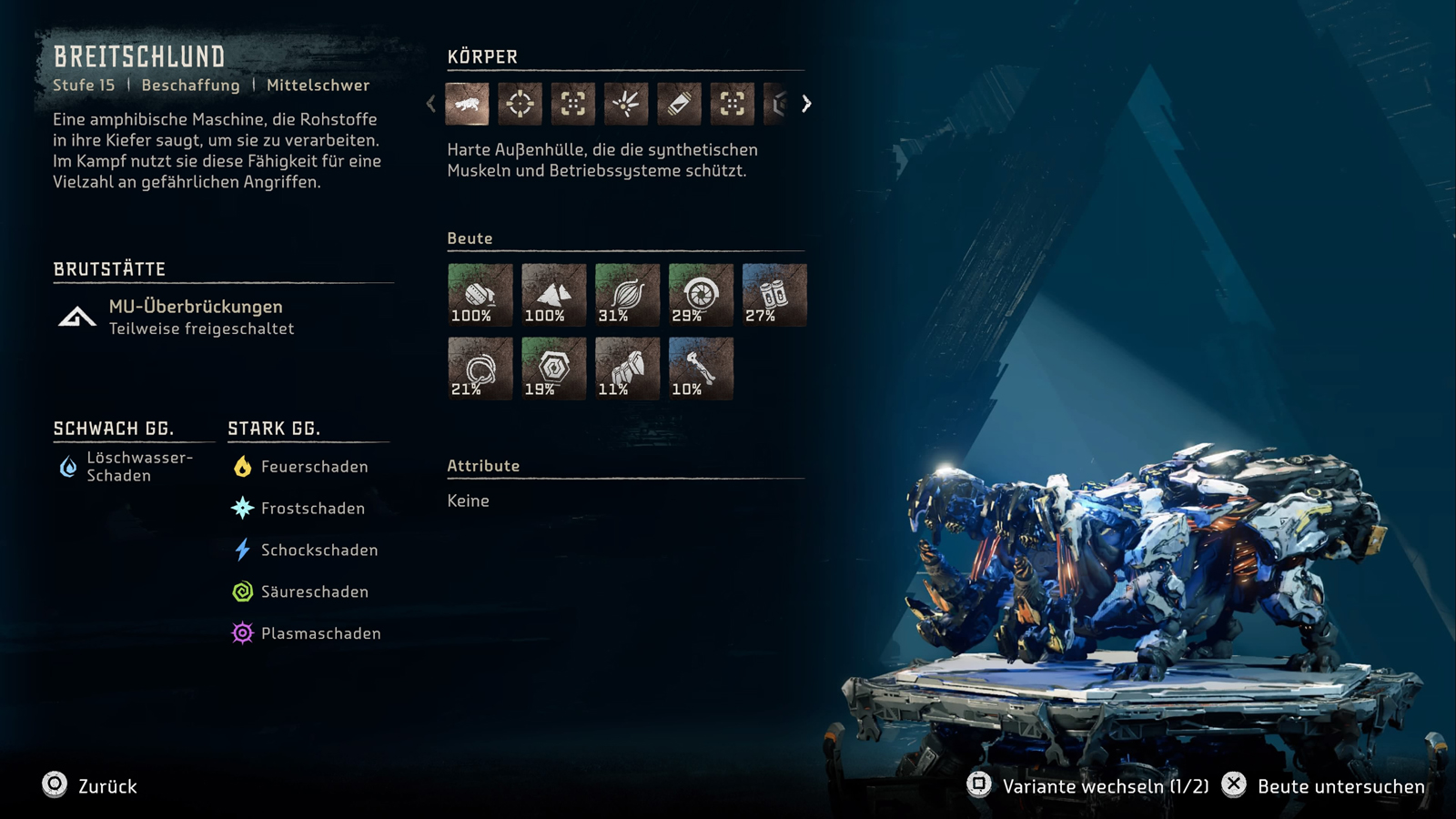Inspect the 11% armor plating loot
This screenshot has height=819, width=1456.
[x=627, y=369]
